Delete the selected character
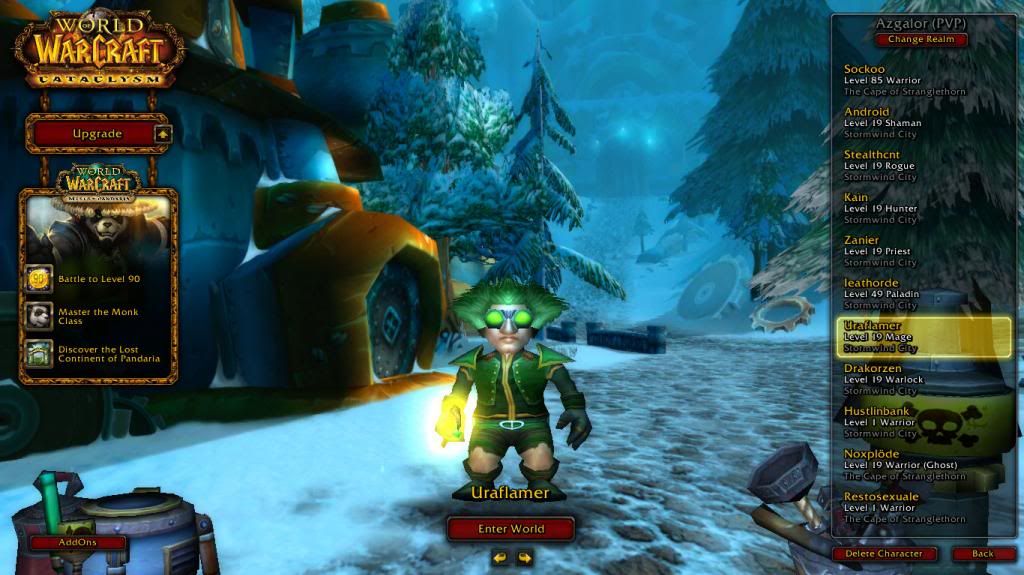The width and height of the screenshot is (1024, 575). coord(884,553)
